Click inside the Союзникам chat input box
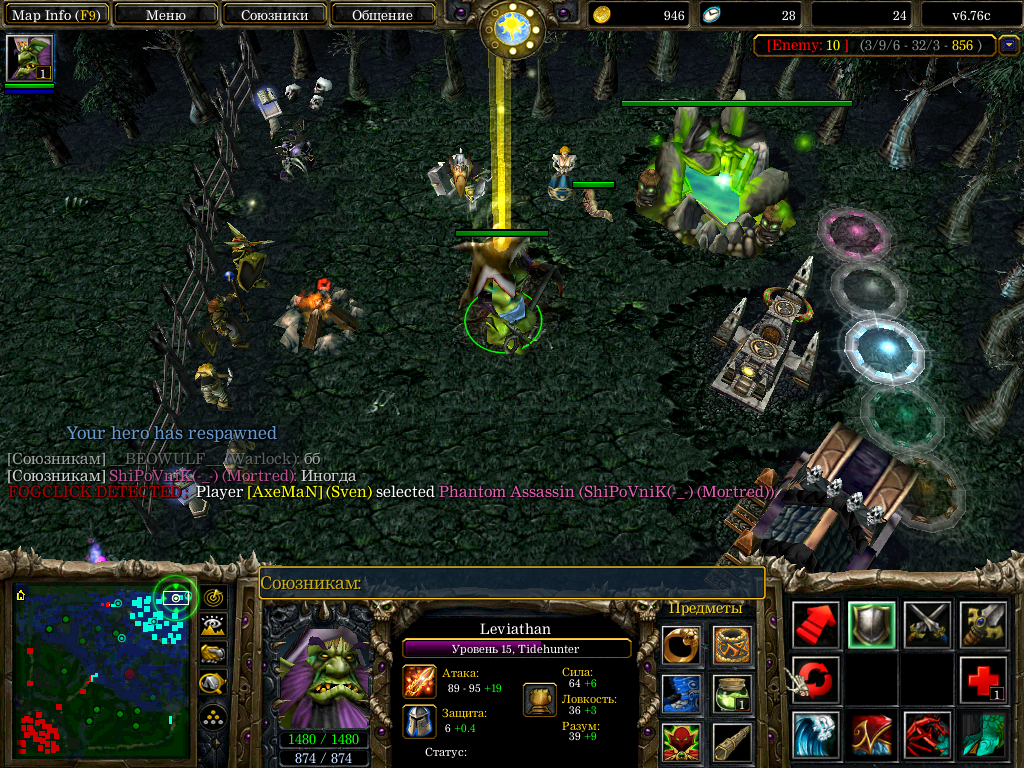 point(512,583)
